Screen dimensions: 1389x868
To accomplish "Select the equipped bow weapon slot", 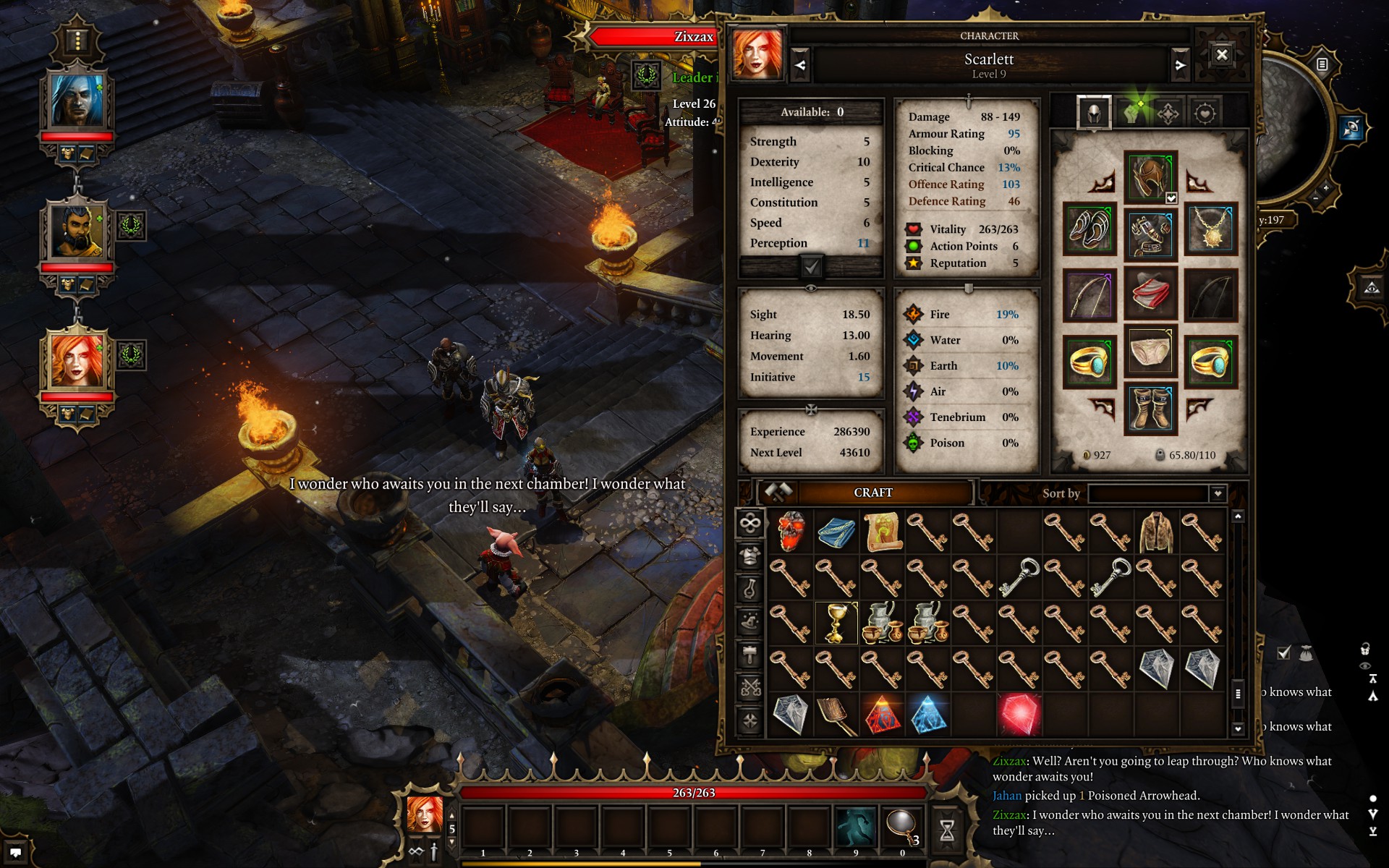I will click(1089, 295).
